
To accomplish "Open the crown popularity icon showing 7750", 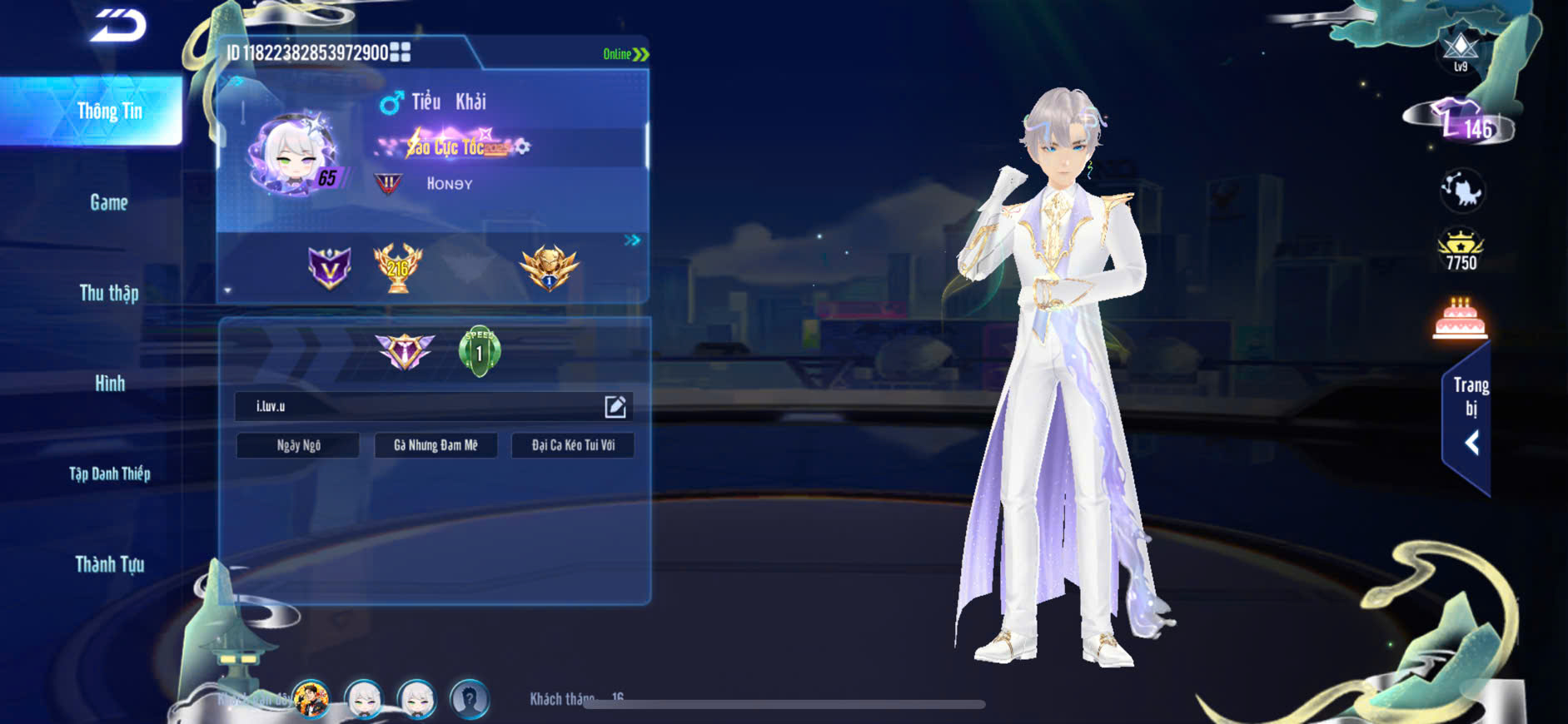I will (1461, 250).
